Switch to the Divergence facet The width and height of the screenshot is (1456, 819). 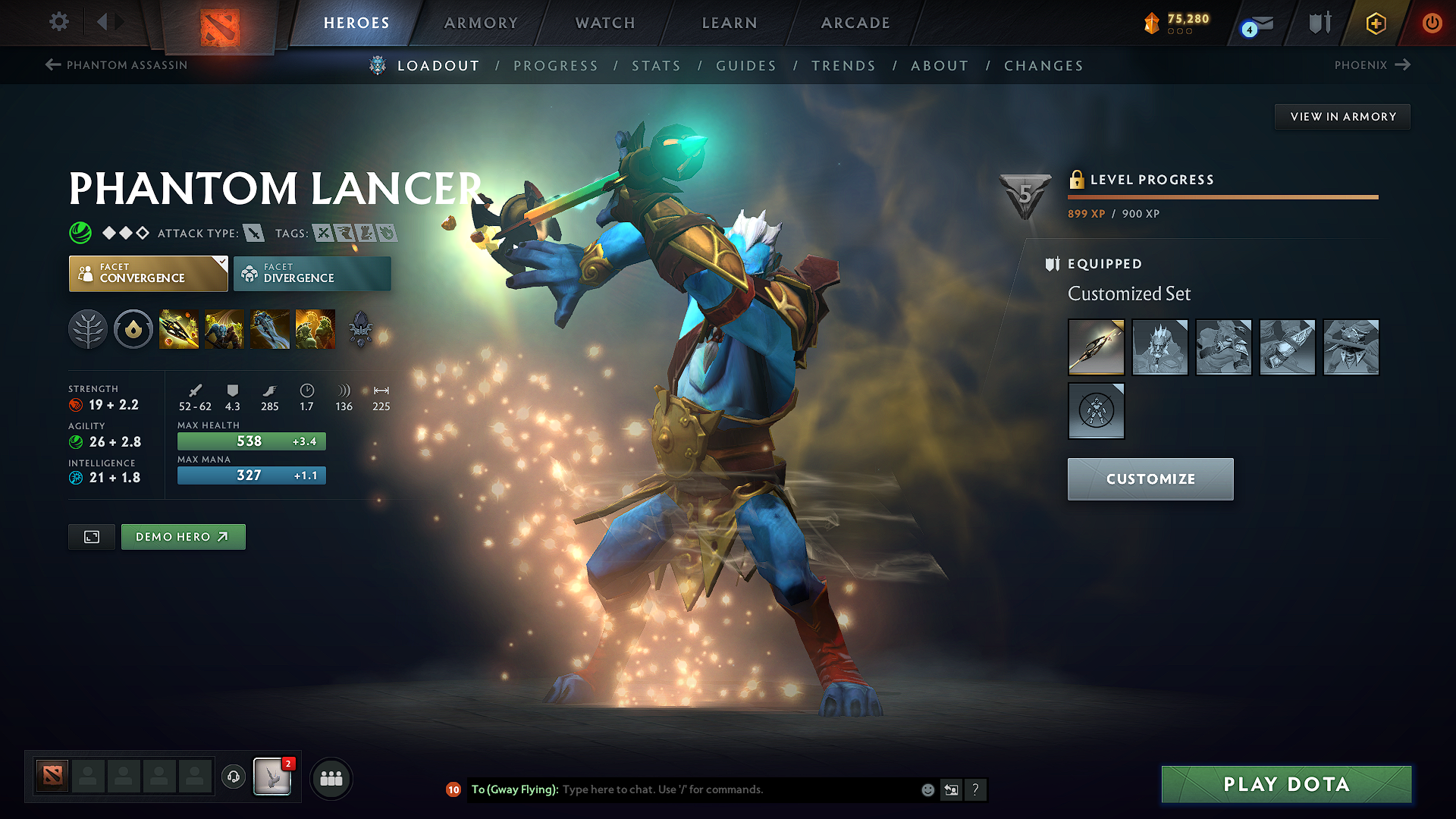coord(312,273)
